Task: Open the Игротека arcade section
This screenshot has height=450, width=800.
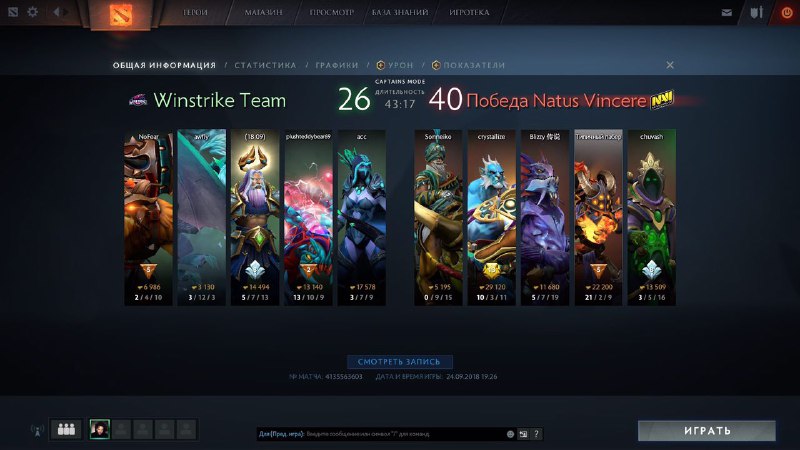Action: click(469, 13)
